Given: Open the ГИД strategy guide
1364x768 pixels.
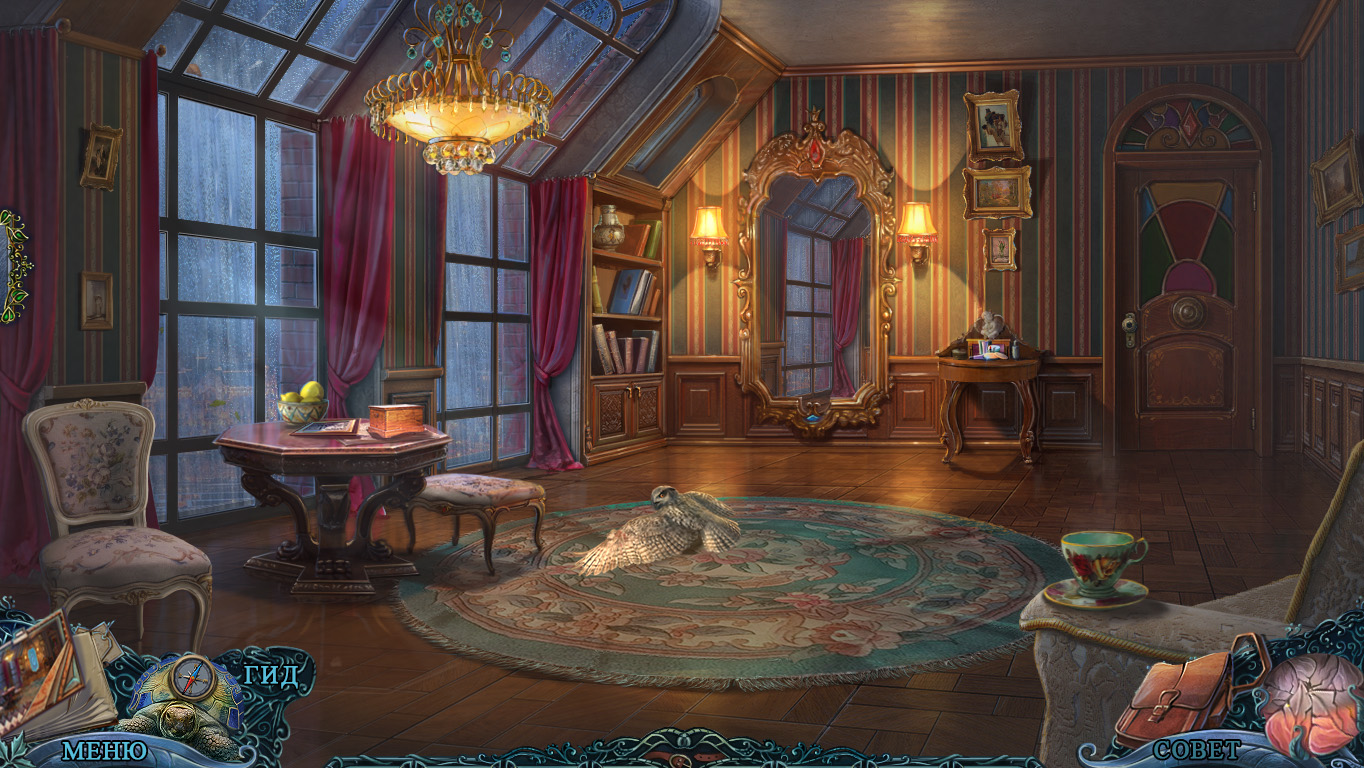Looking at the screenshot, I should tap(271, 675).
